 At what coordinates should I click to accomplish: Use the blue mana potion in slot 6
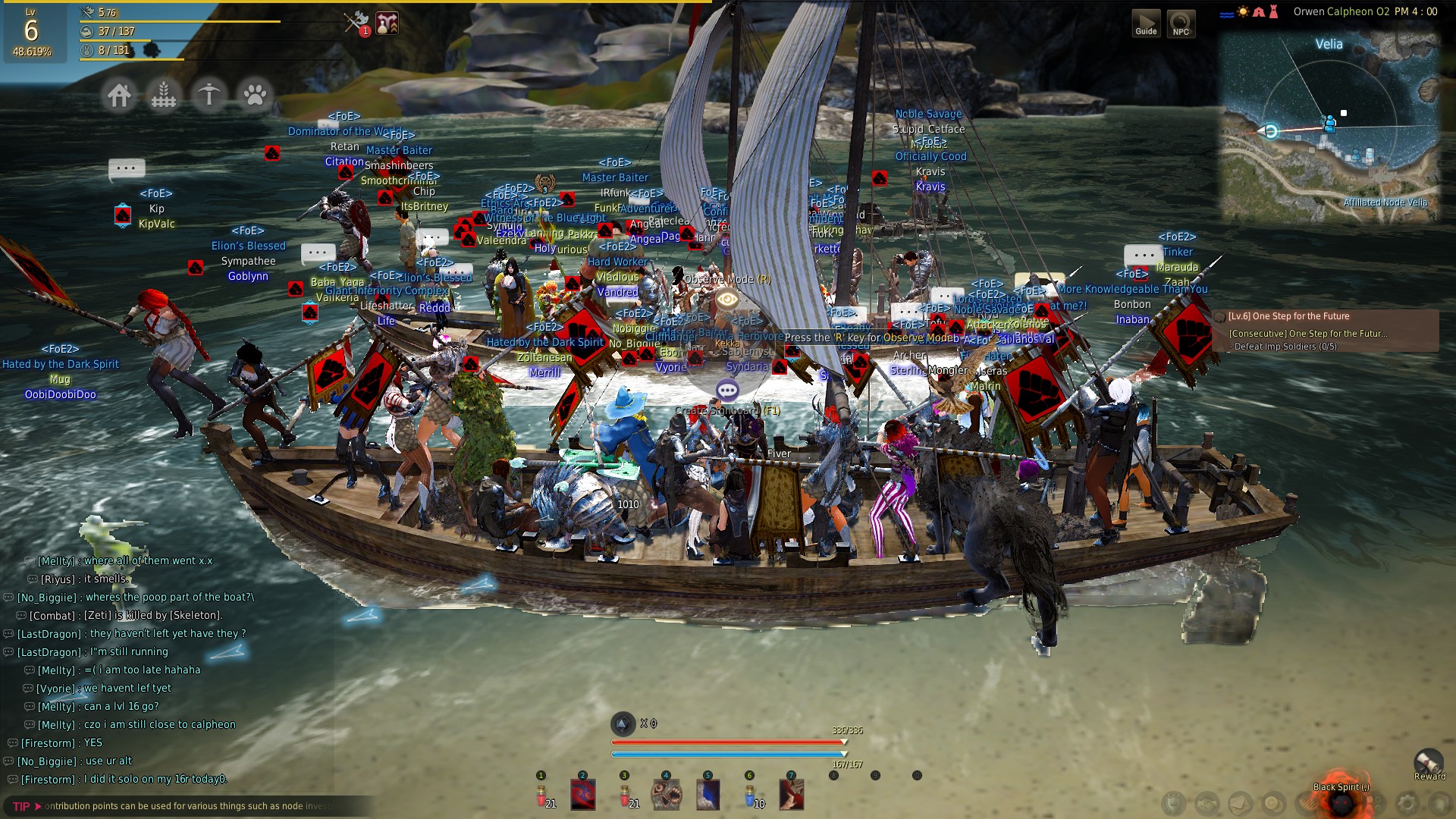click(x=750, y=795)
